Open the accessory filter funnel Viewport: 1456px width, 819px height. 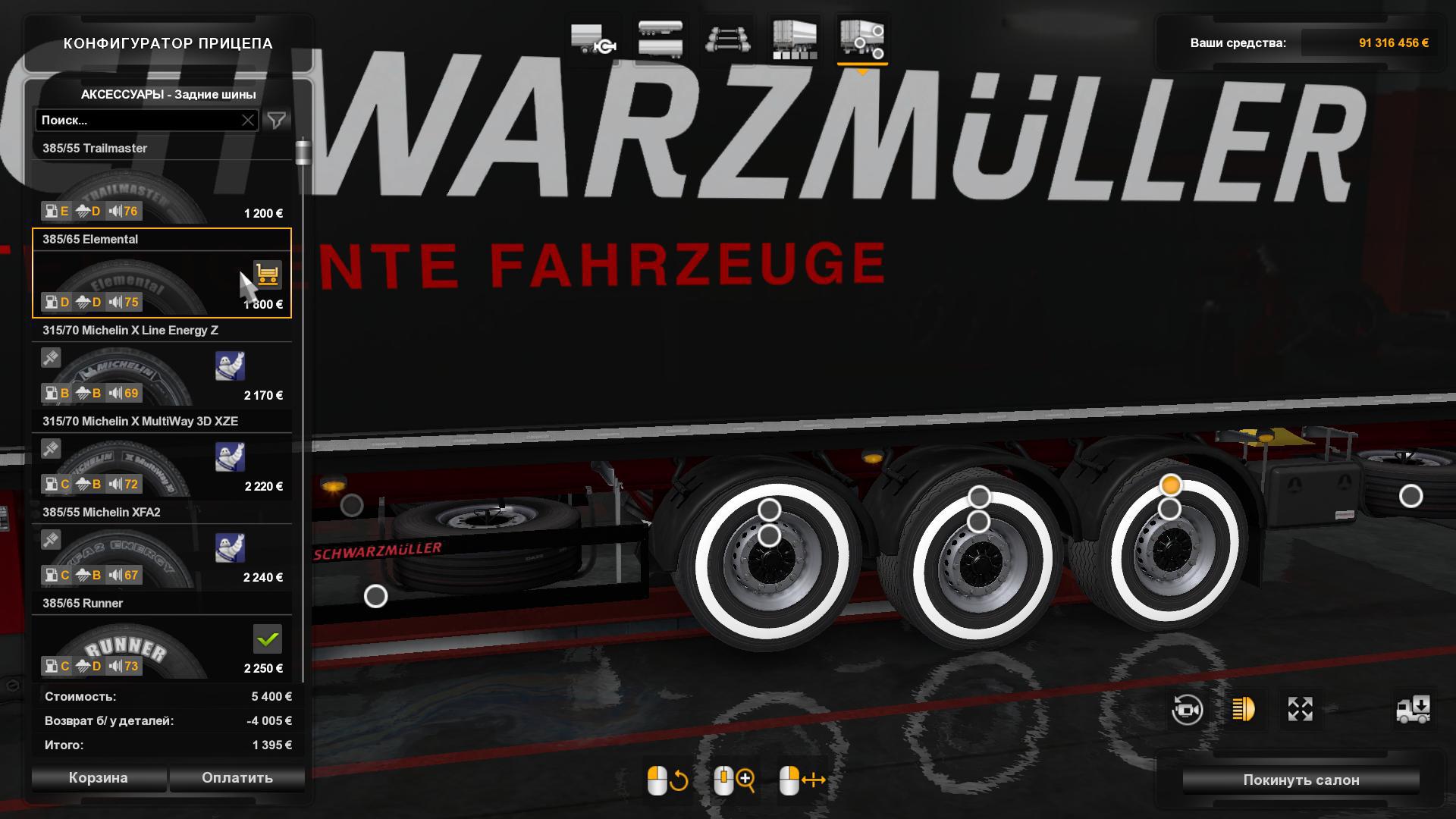(277, 121)
